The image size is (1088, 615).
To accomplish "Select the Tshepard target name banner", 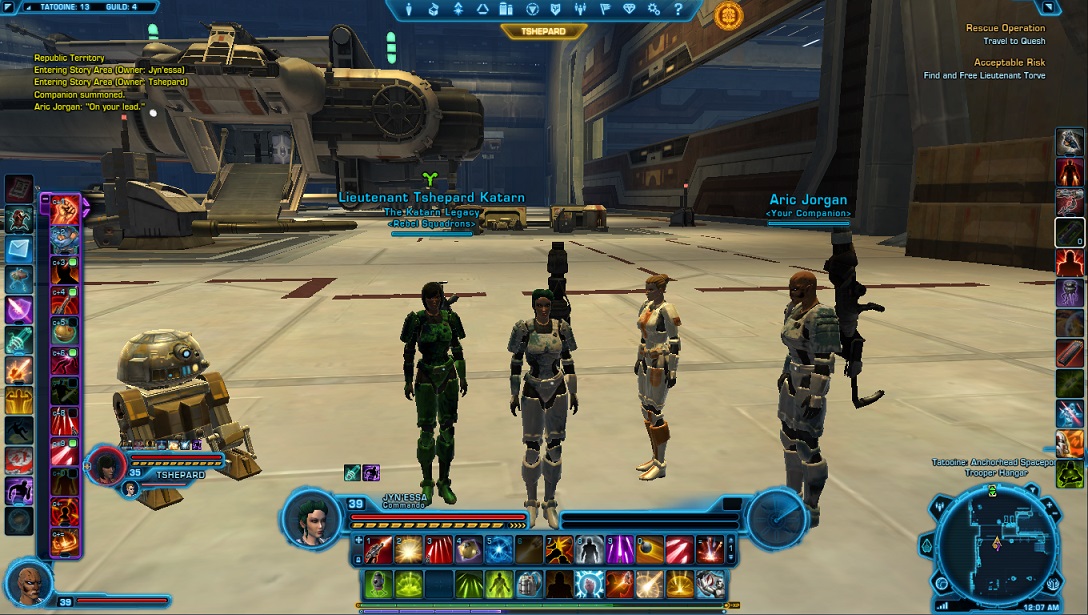I will pos(543,30).
